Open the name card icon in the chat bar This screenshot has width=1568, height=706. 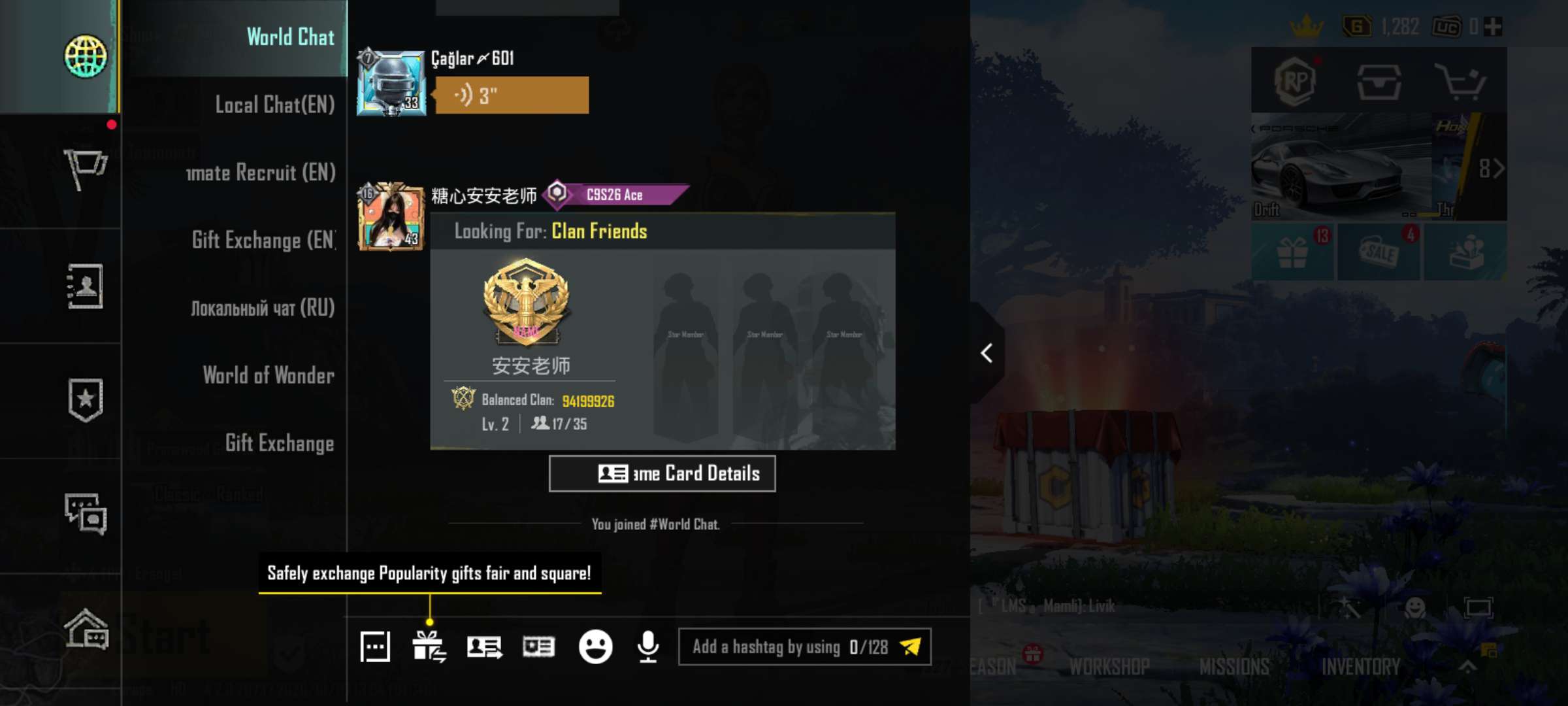click(539, 646)
